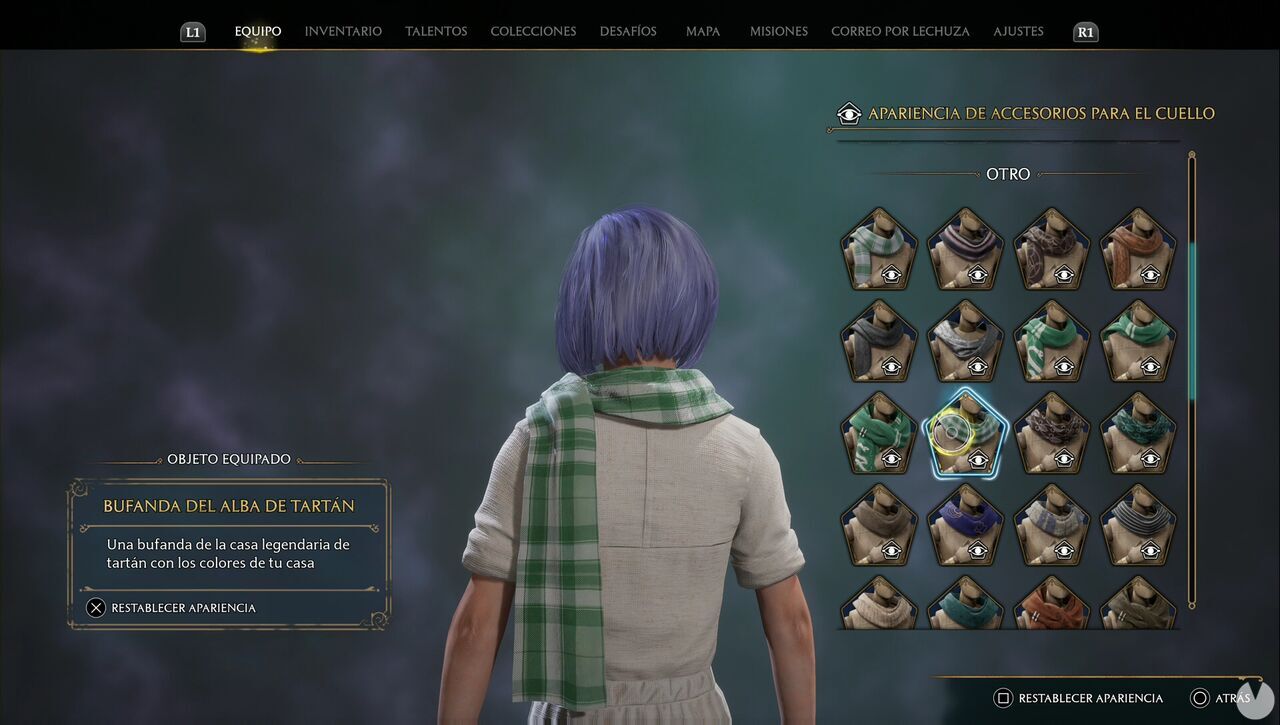Switch to the INVENTARIO tab
1280x725 pixels.
click(x=343, y=31)
